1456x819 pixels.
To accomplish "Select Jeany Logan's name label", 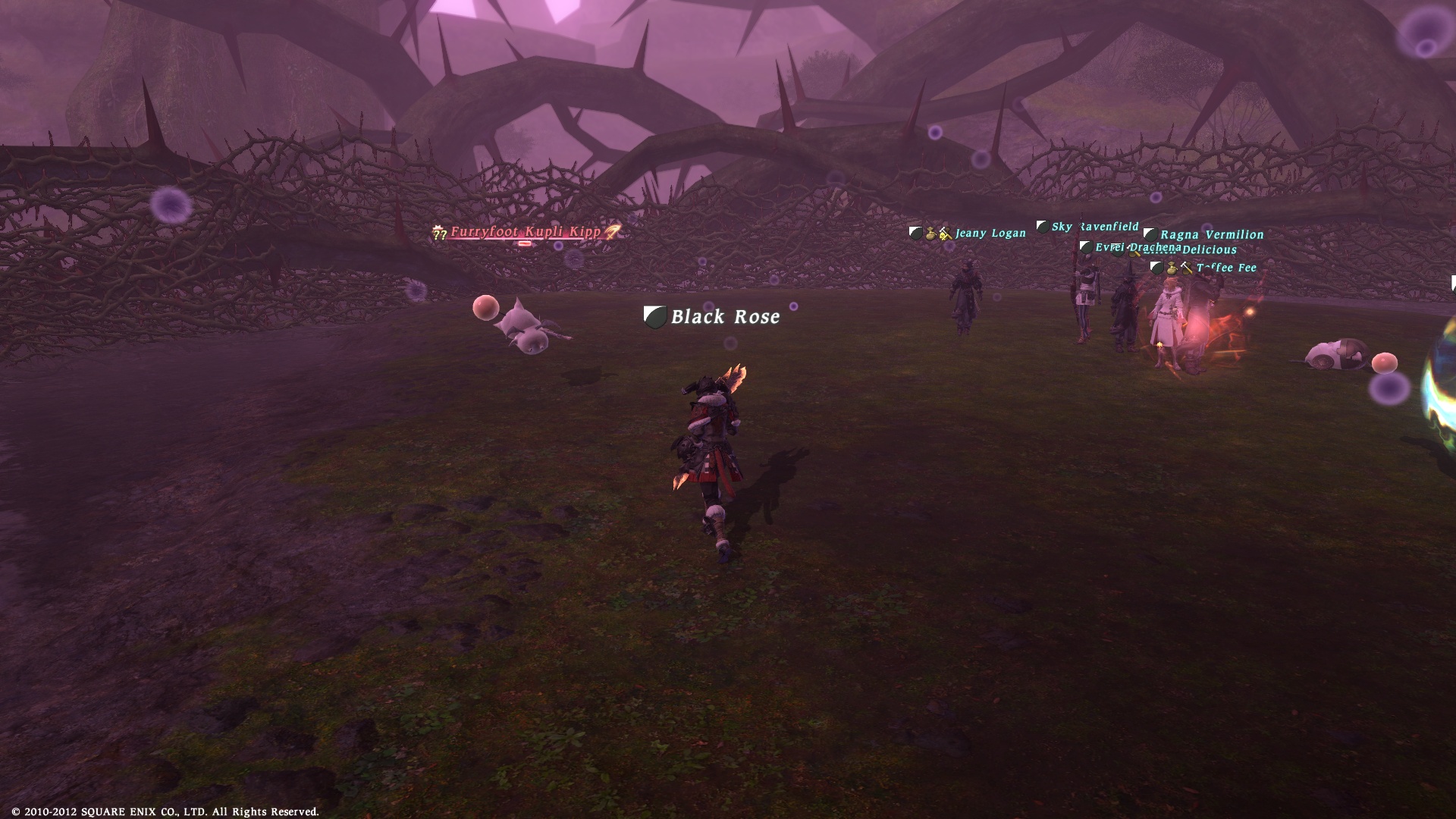I will [990, 234].
